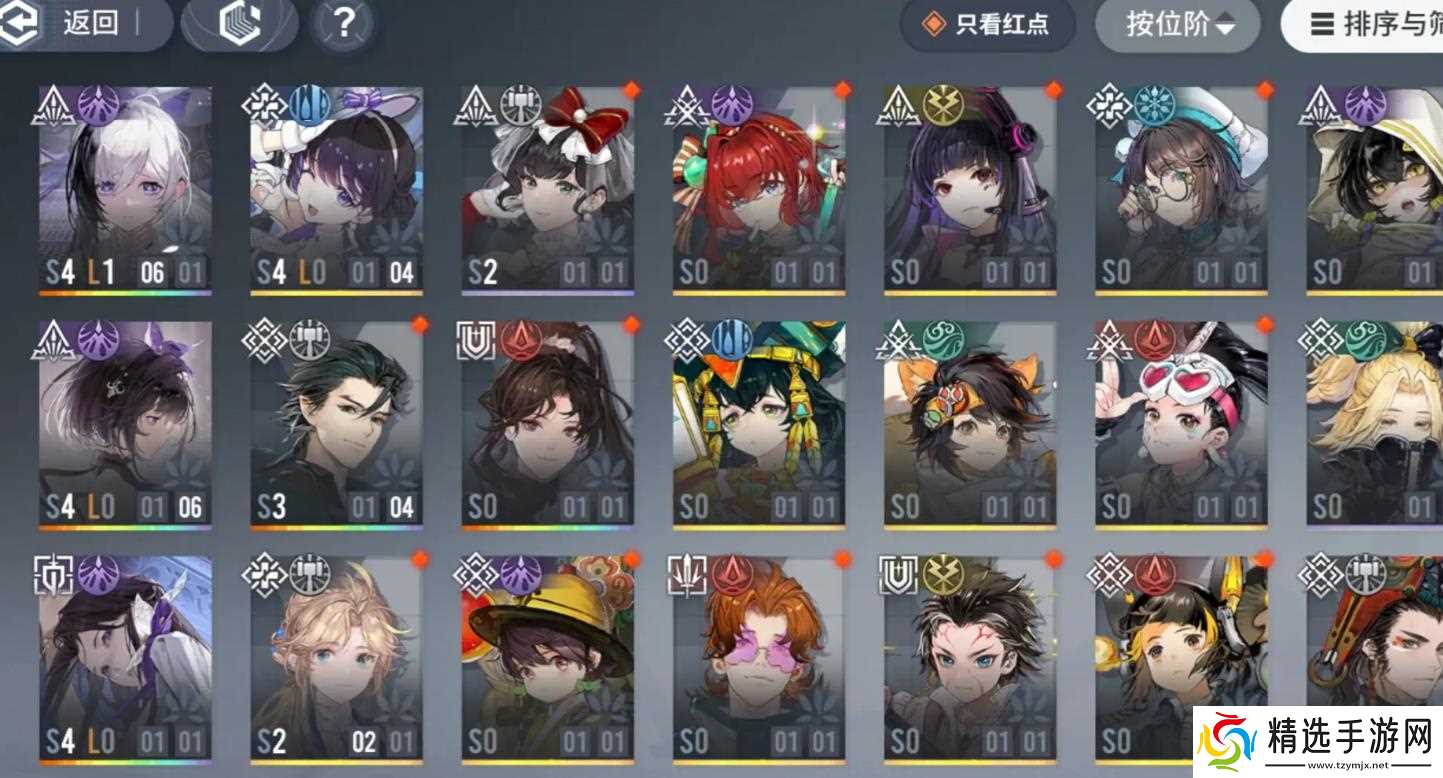Click the rainbow gradient bar under the S4 L1 character
This screenshot has width=1443, height=778.
123,291
